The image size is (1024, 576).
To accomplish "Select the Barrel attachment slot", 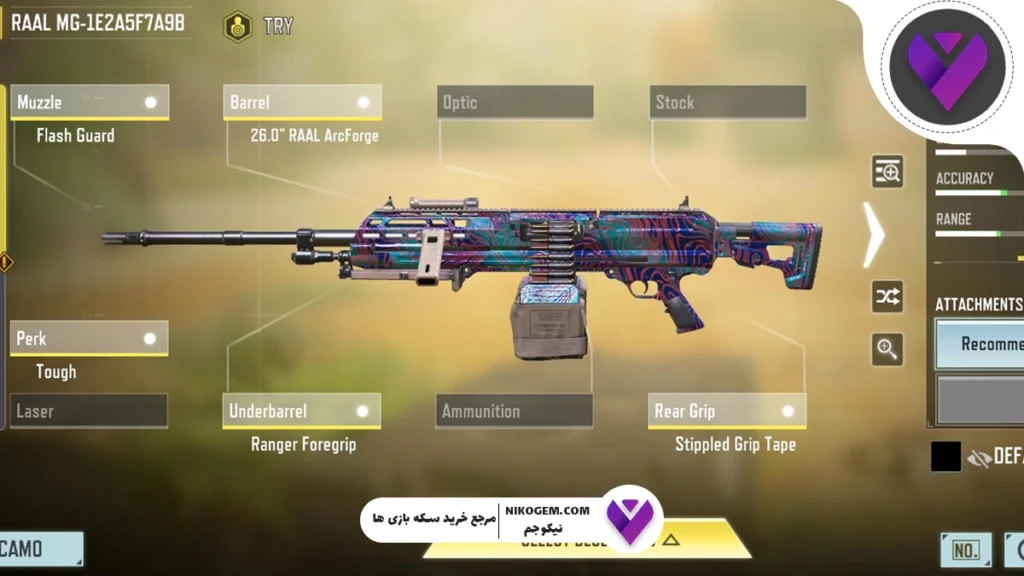I will (x=302, y=102).
